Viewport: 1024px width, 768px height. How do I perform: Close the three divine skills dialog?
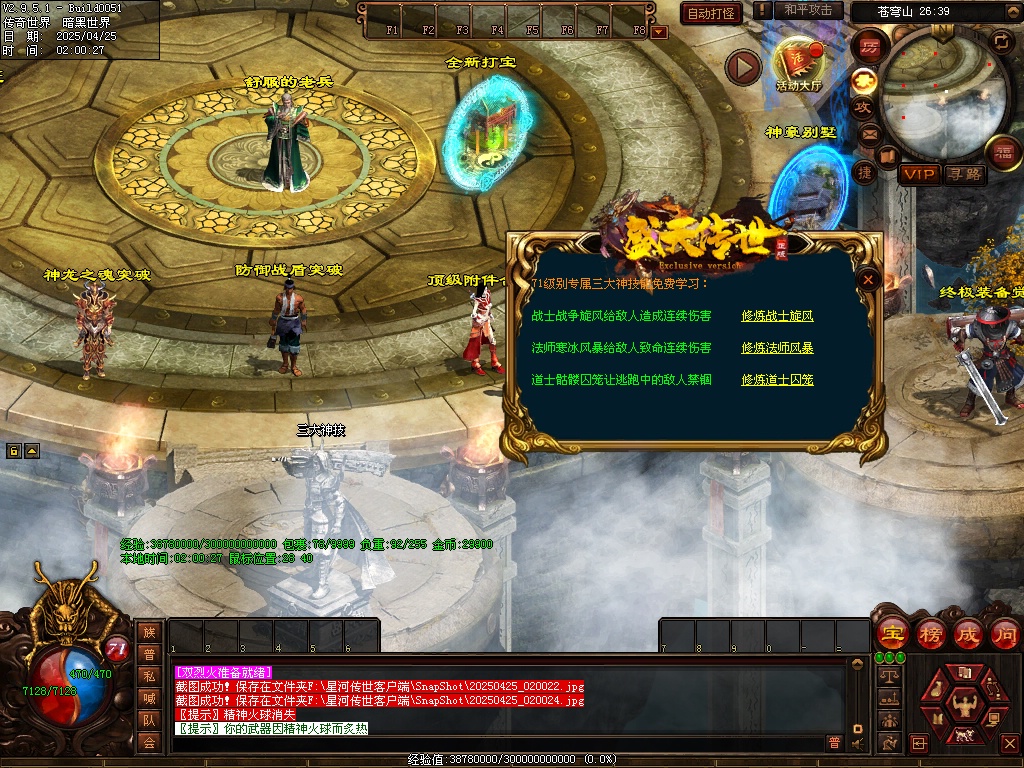[869, 280]
